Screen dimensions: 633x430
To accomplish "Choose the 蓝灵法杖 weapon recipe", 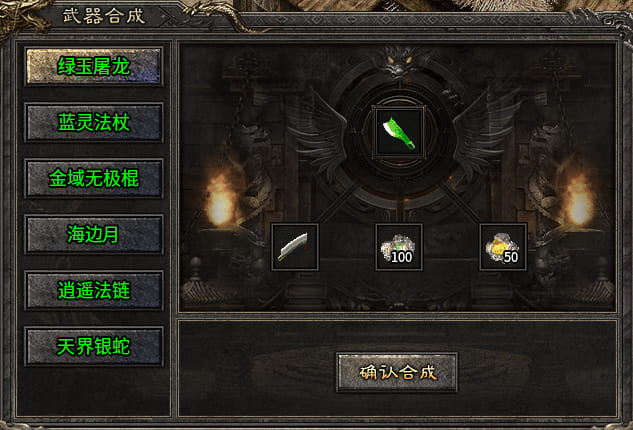I will pos(95,124).
